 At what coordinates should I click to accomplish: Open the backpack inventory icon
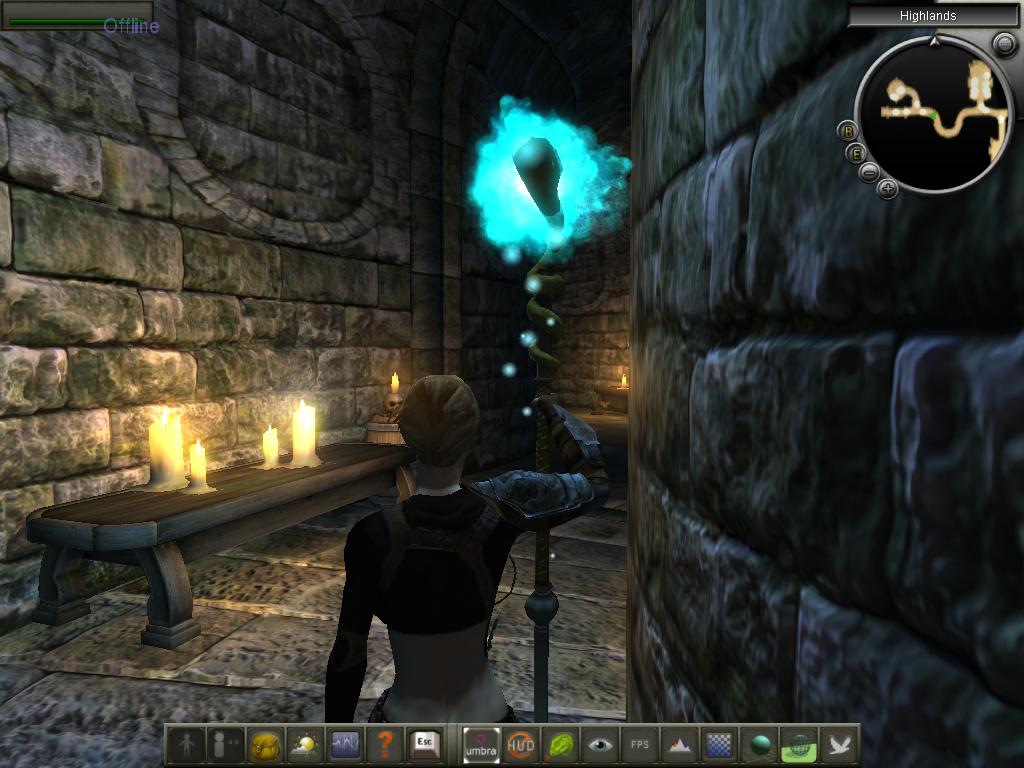click(x=264, y=745)
